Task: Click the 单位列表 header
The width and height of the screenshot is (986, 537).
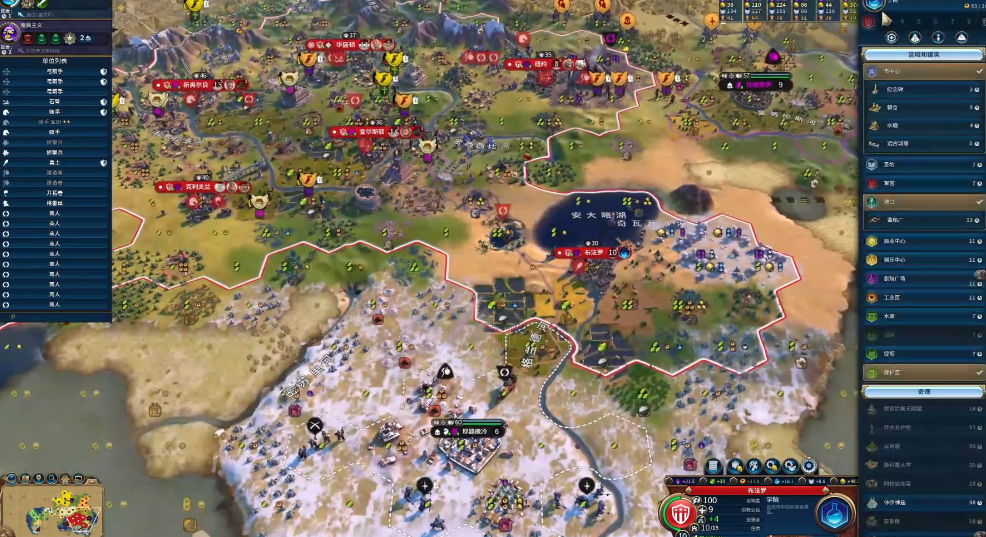Action: coord(55,61)
